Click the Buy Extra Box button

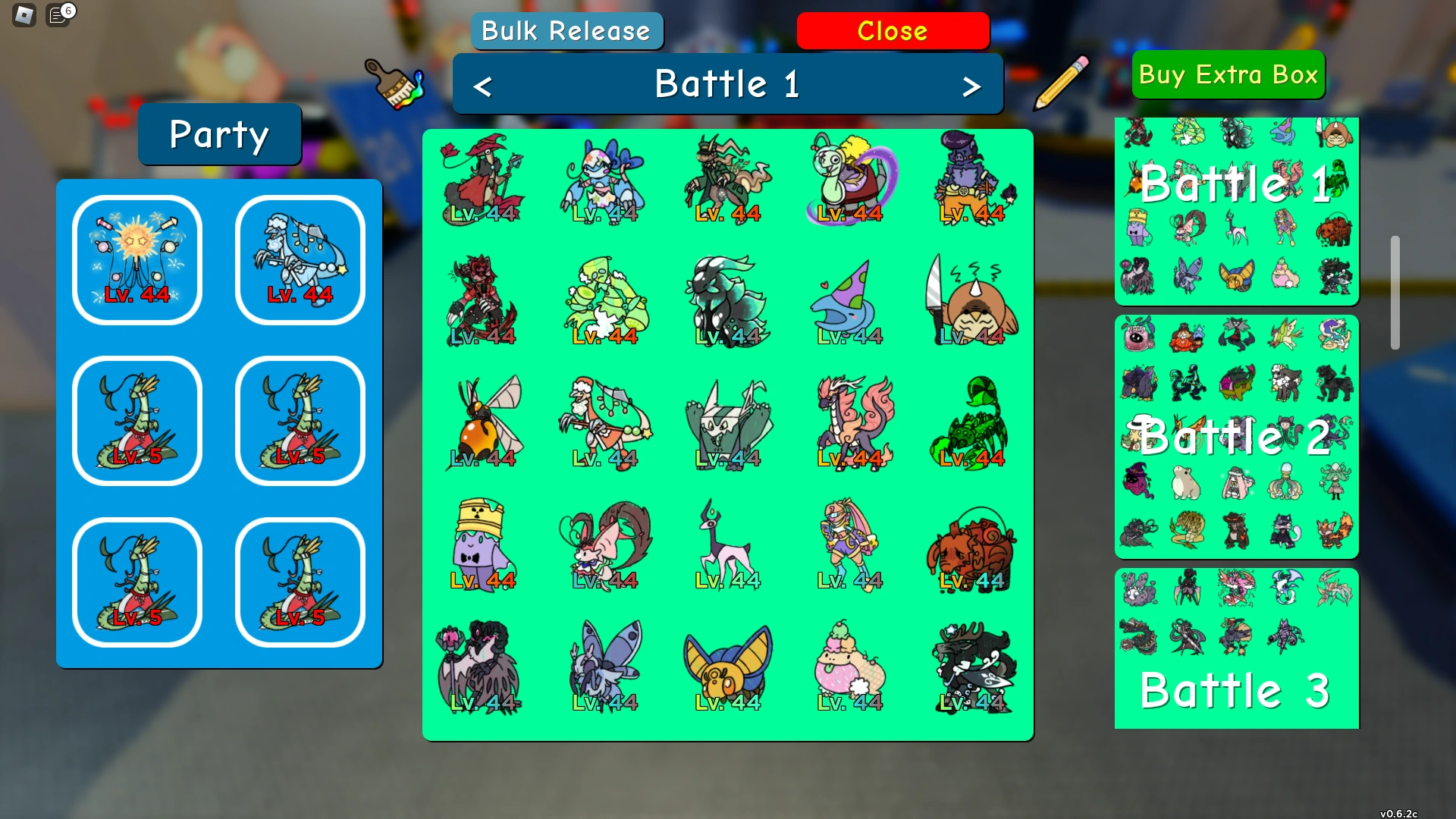[1228, 74]
